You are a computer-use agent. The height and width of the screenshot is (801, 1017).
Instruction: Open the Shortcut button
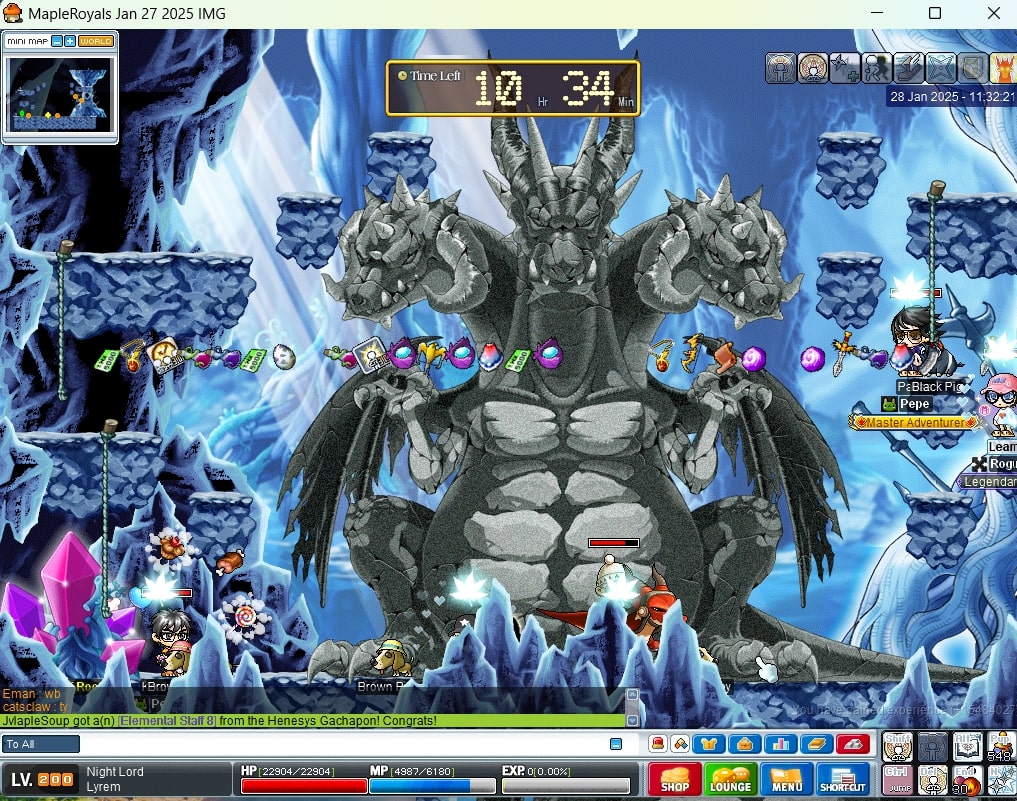click(x=843, y=780)
